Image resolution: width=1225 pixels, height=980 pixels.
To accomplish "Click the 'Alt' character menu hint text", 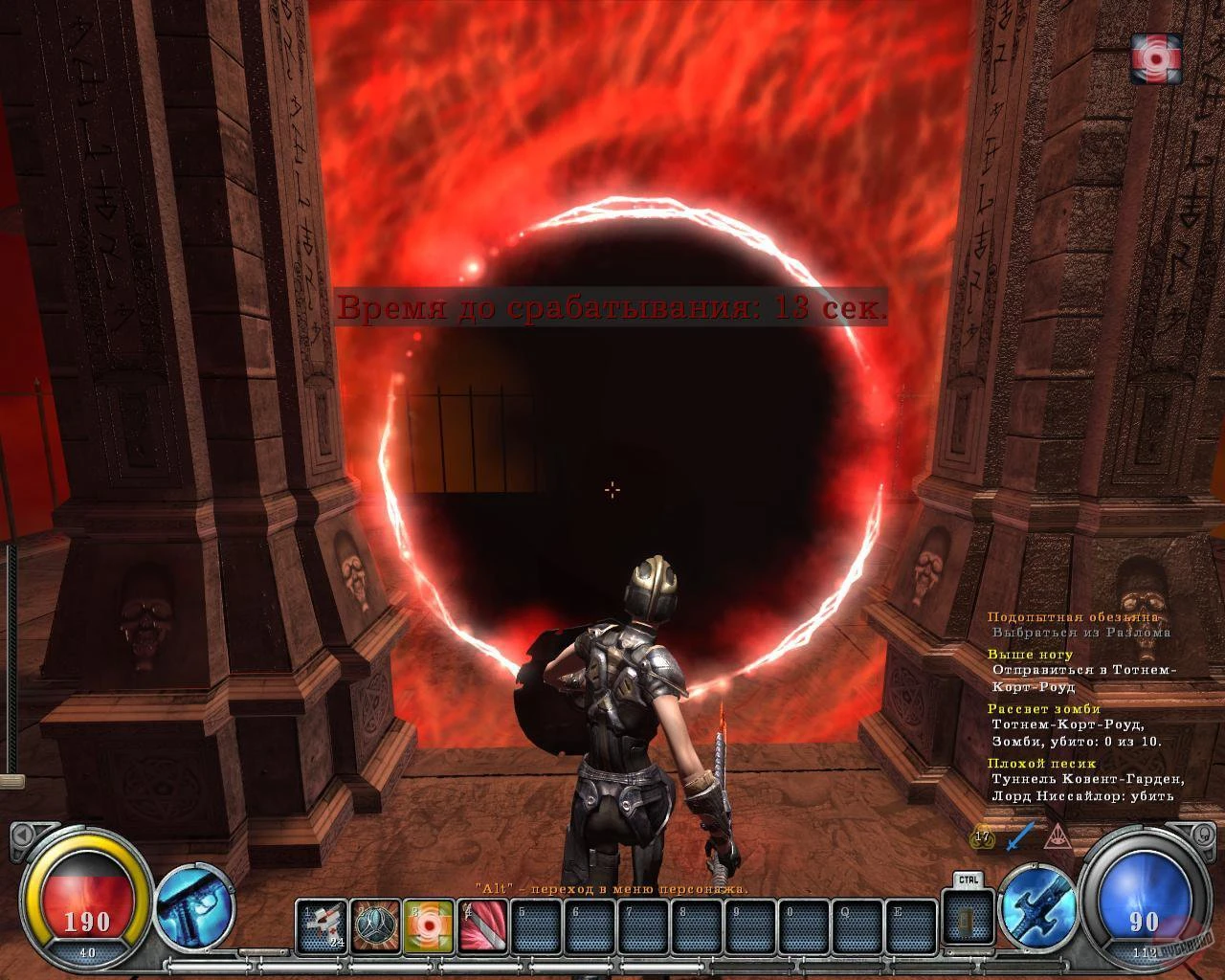I will (612, 887).
